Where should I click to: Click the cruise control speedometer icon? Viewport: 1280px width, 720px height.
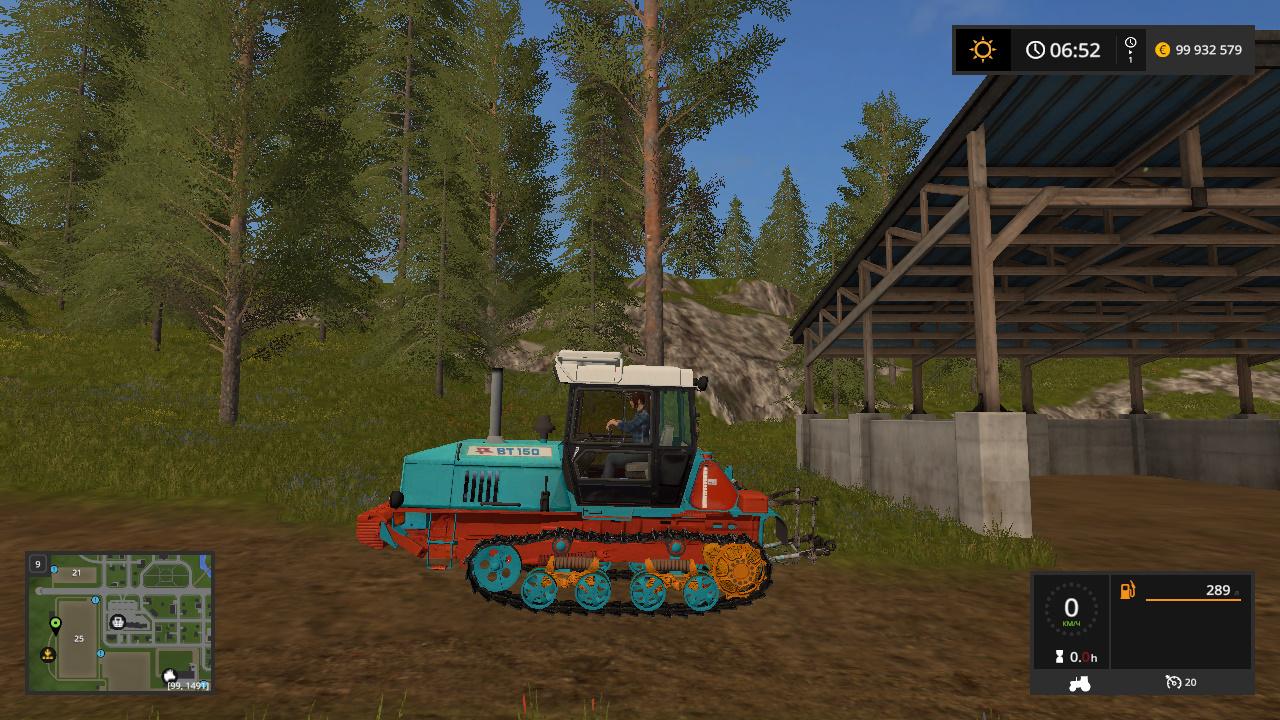(x=1174, y=683)
